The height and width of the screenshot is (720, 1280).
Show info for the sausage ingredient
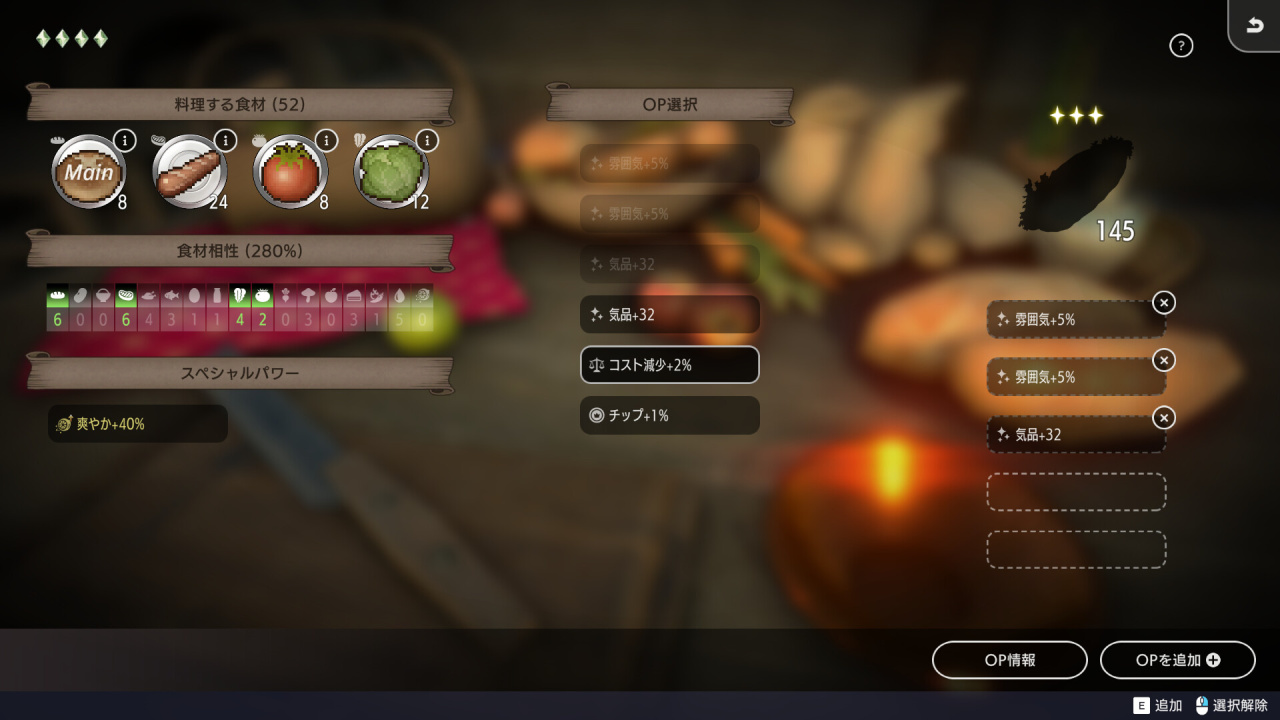click(225, 140)
